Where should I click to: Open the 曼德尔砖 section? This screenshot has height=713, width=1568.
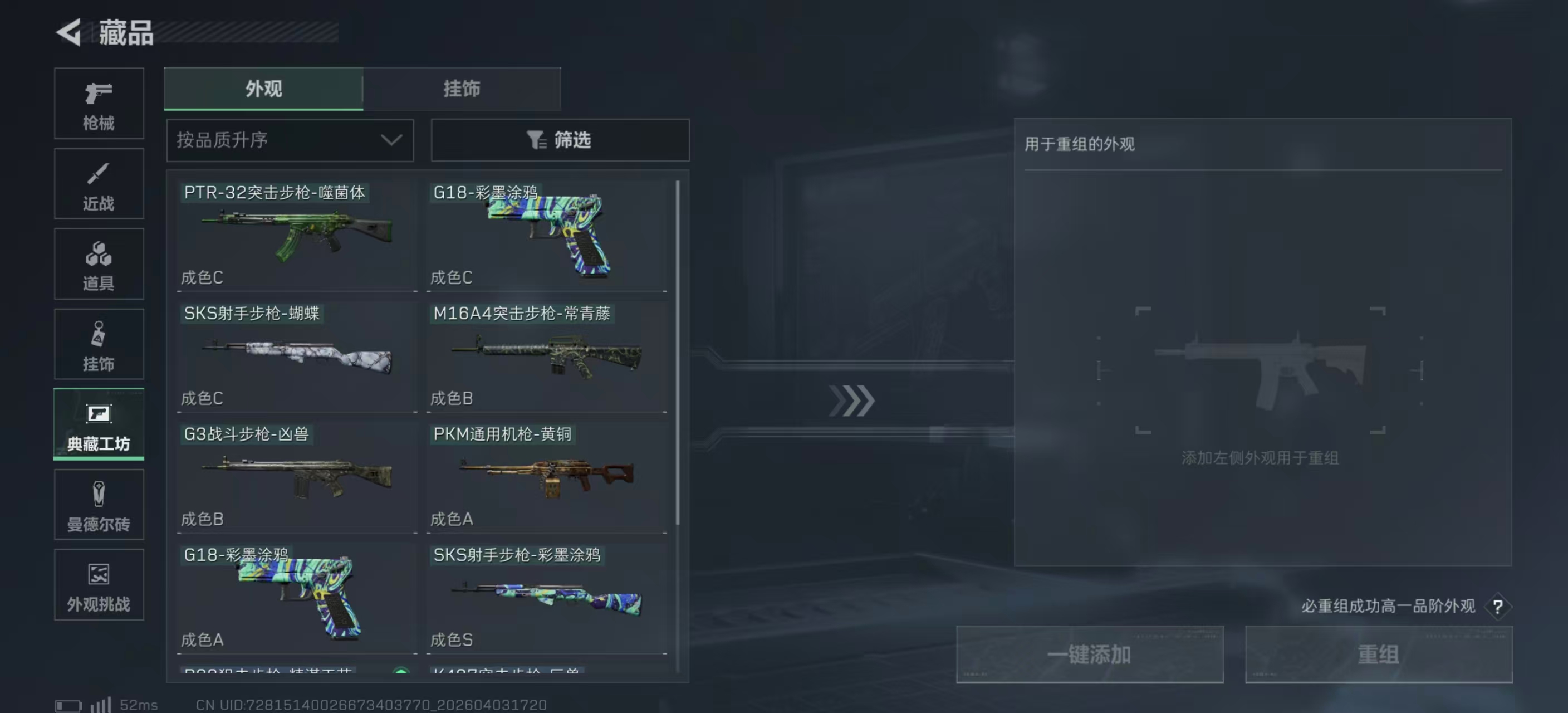pyautogui.click(x=99, y=505)
